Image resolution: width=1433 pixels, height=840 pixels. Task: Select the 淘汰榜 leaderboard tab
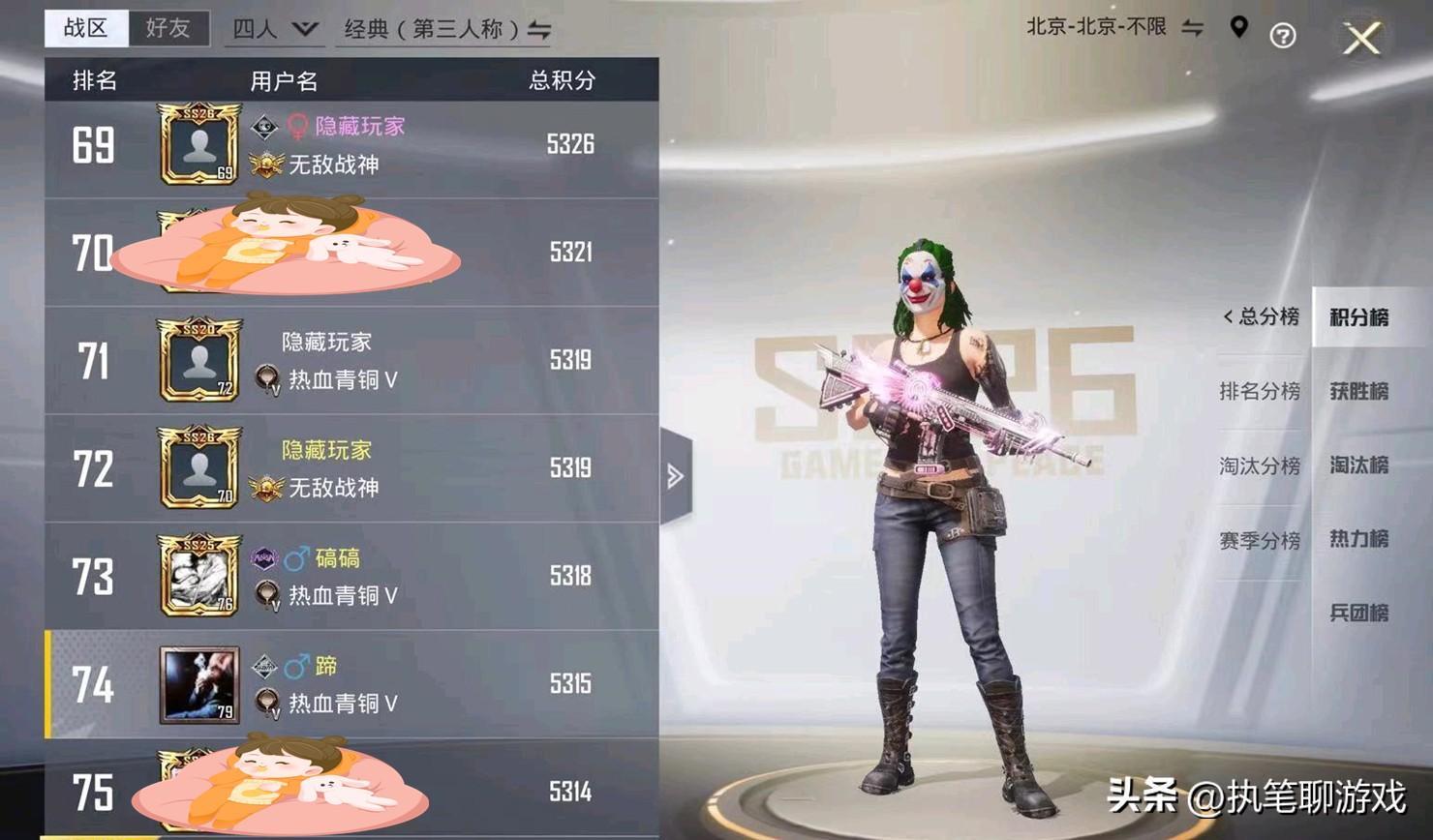1358,465
